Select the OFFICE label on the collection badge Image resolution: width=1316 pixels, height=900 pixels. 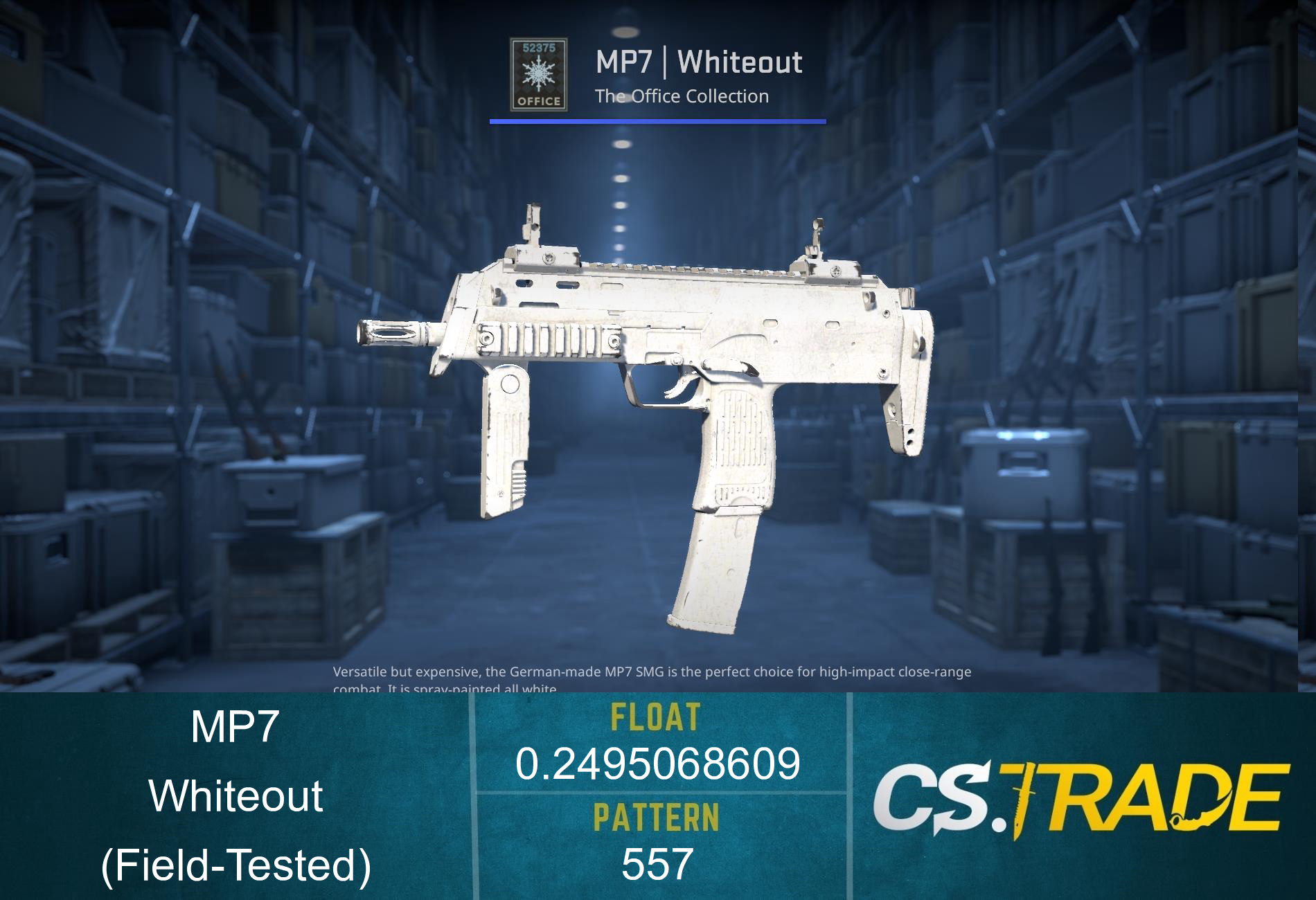[539, 100]
